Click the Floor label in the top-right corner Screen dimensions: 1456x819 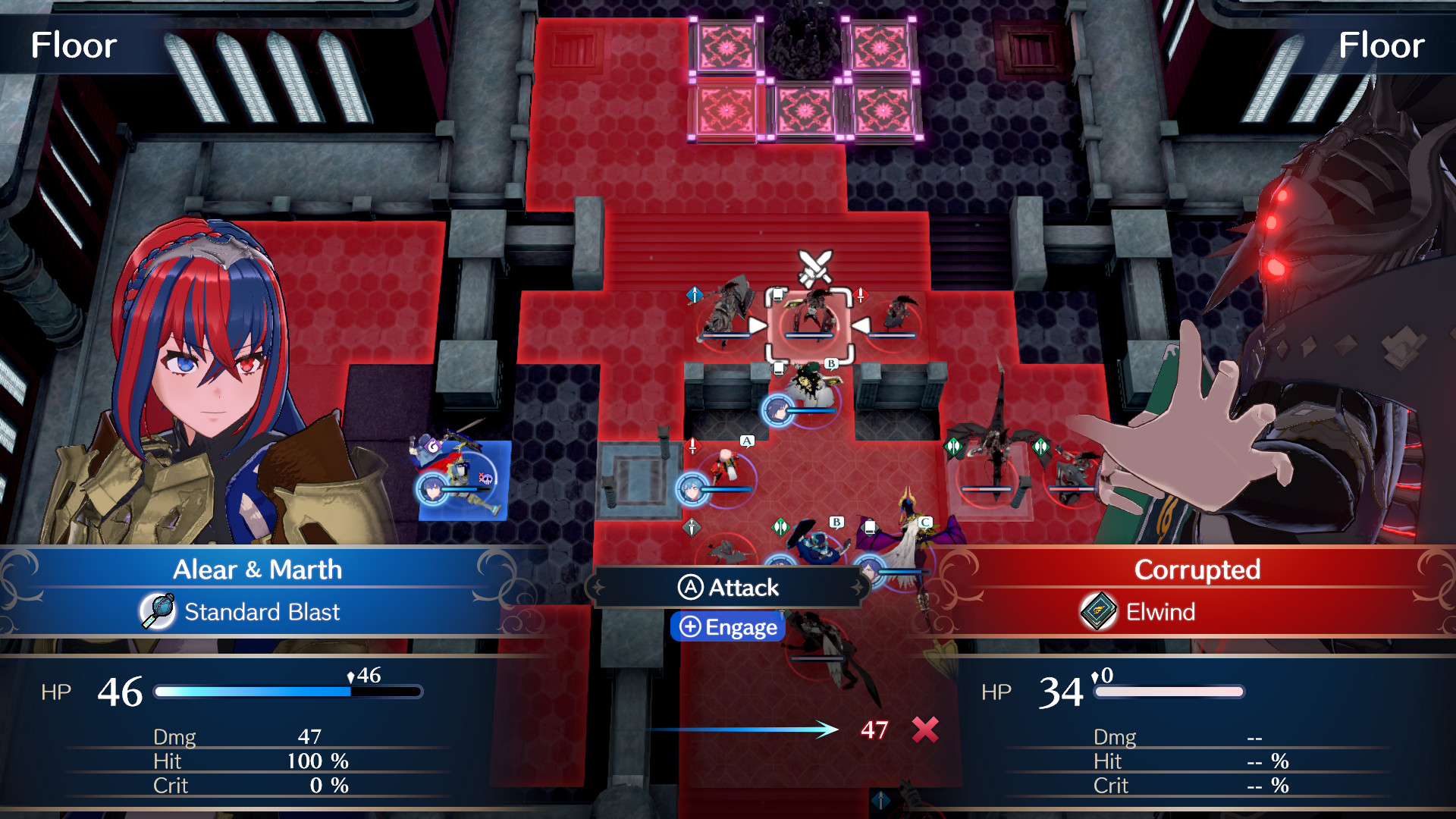click(x=1382, y=45)
